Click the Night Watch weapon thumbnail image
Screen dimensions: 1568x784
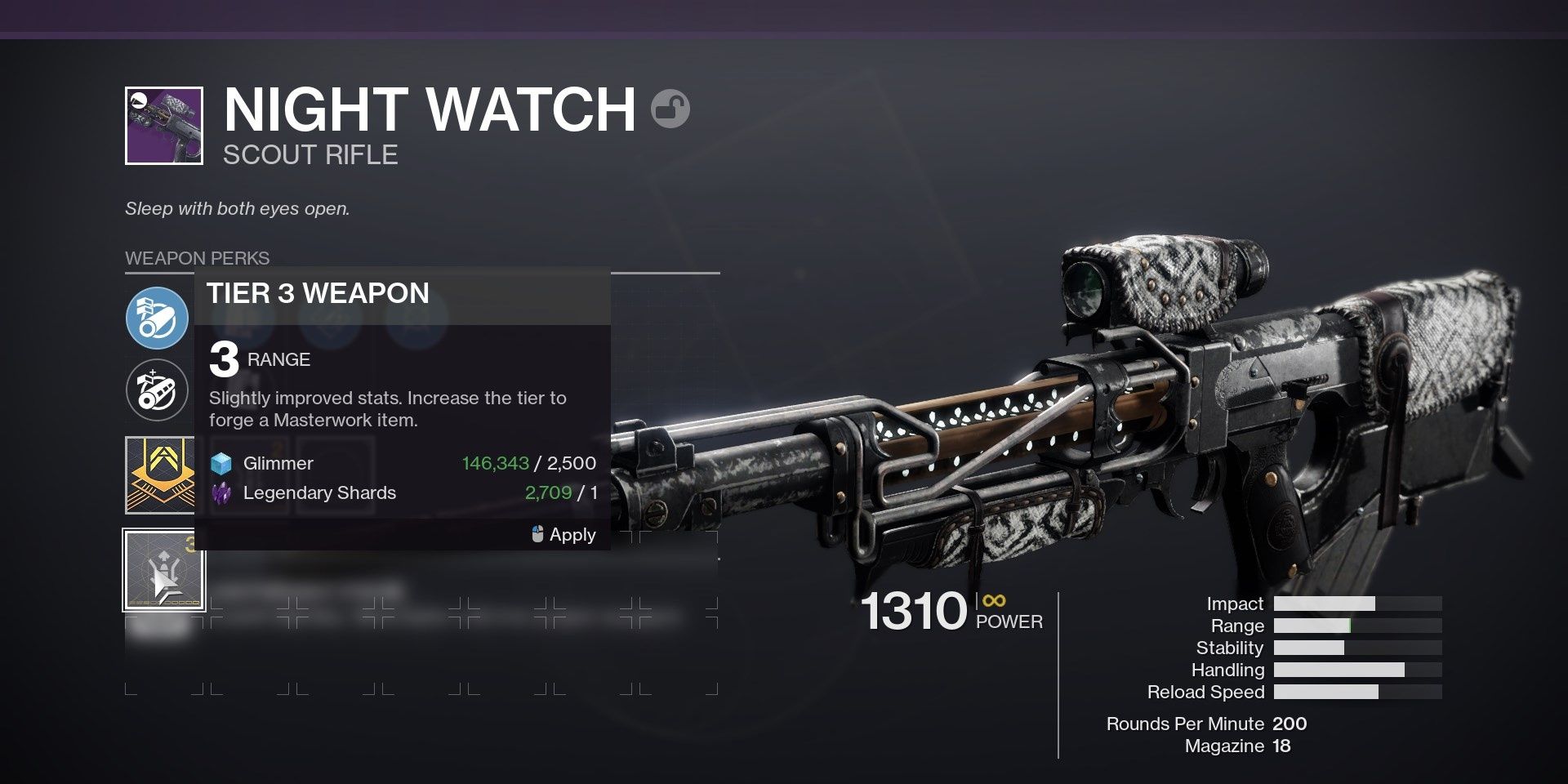(163, 127)
